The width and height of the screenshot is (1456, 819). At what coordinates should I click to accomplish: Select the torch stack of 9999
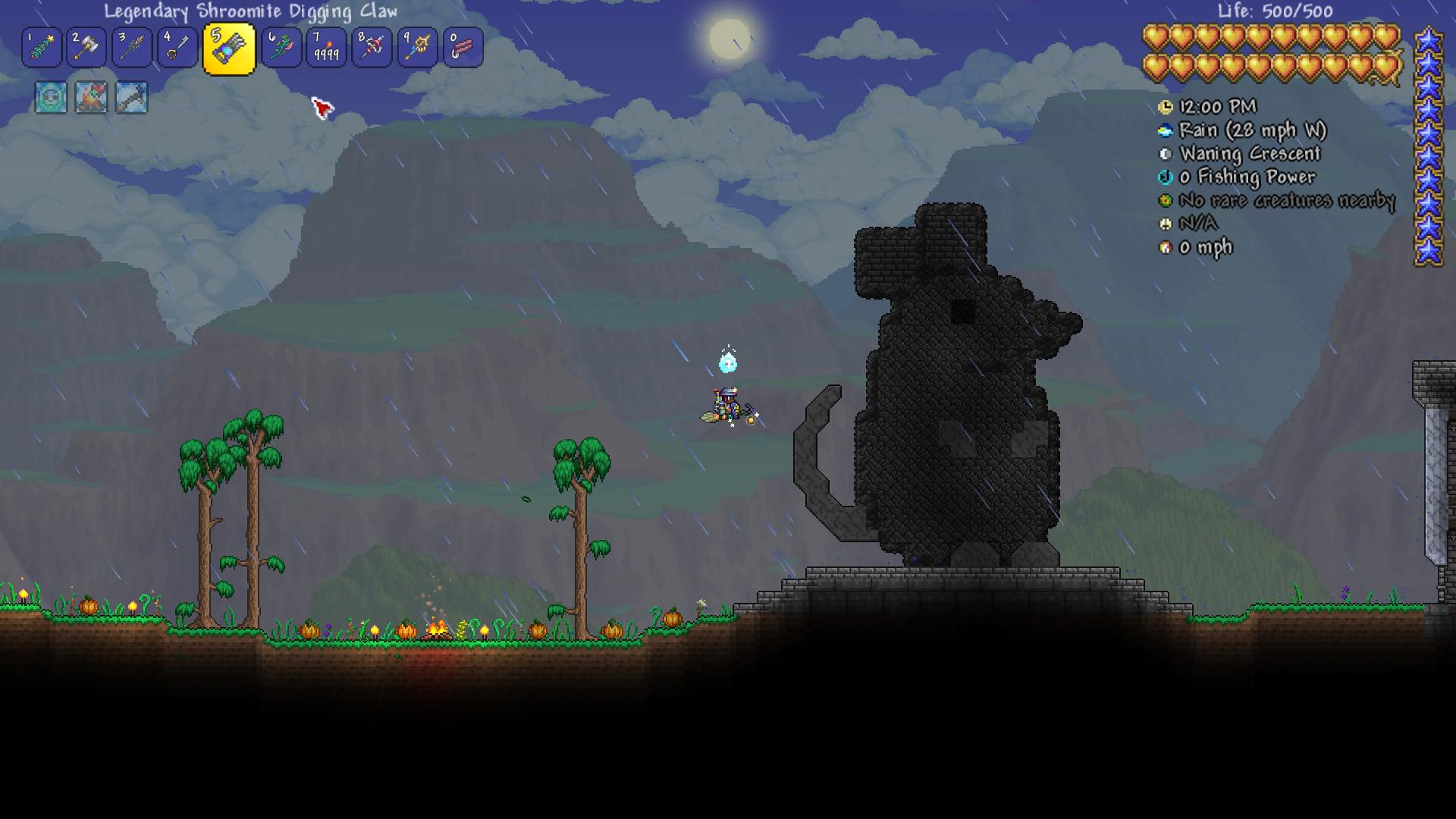[327, 49]
